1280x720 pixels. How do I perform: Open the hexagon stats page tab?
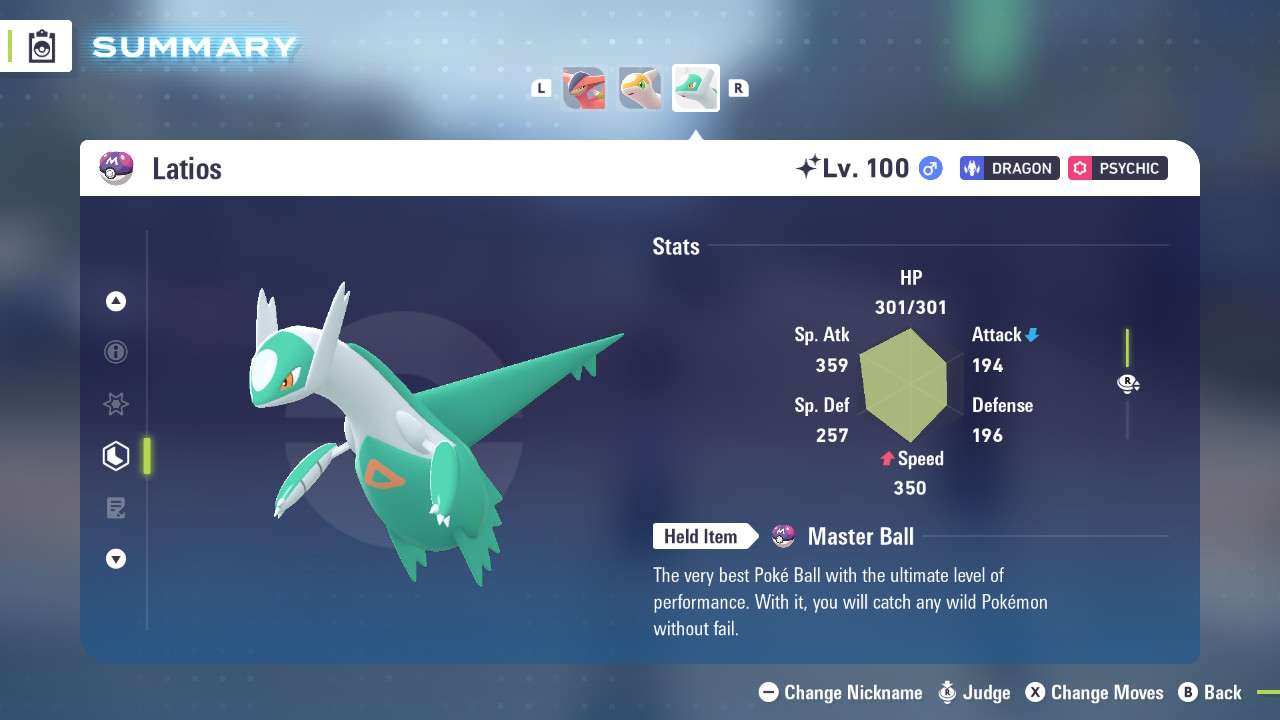point(116,456)
